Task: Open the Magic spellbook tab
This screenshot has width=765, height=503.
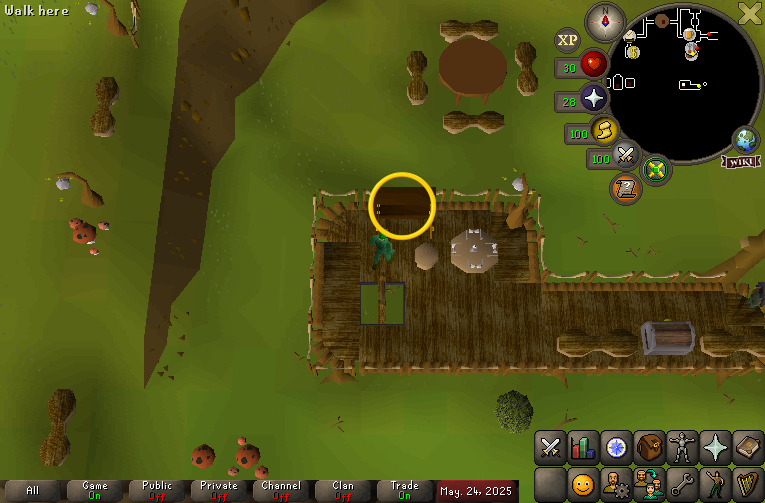Action: point(747,448)
